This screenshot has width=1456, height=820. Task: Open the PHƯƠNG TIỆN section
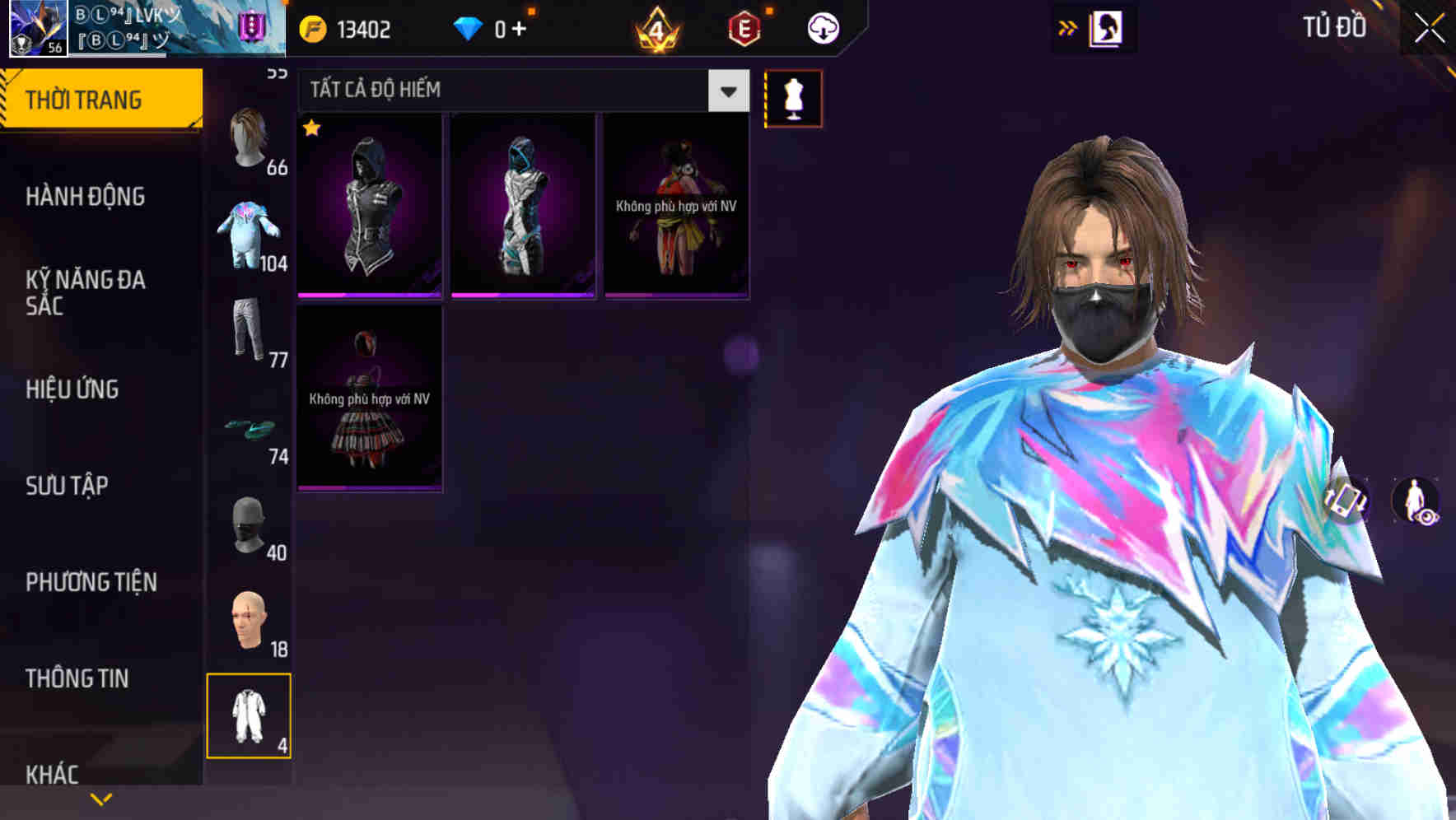[x=91, y=581]
